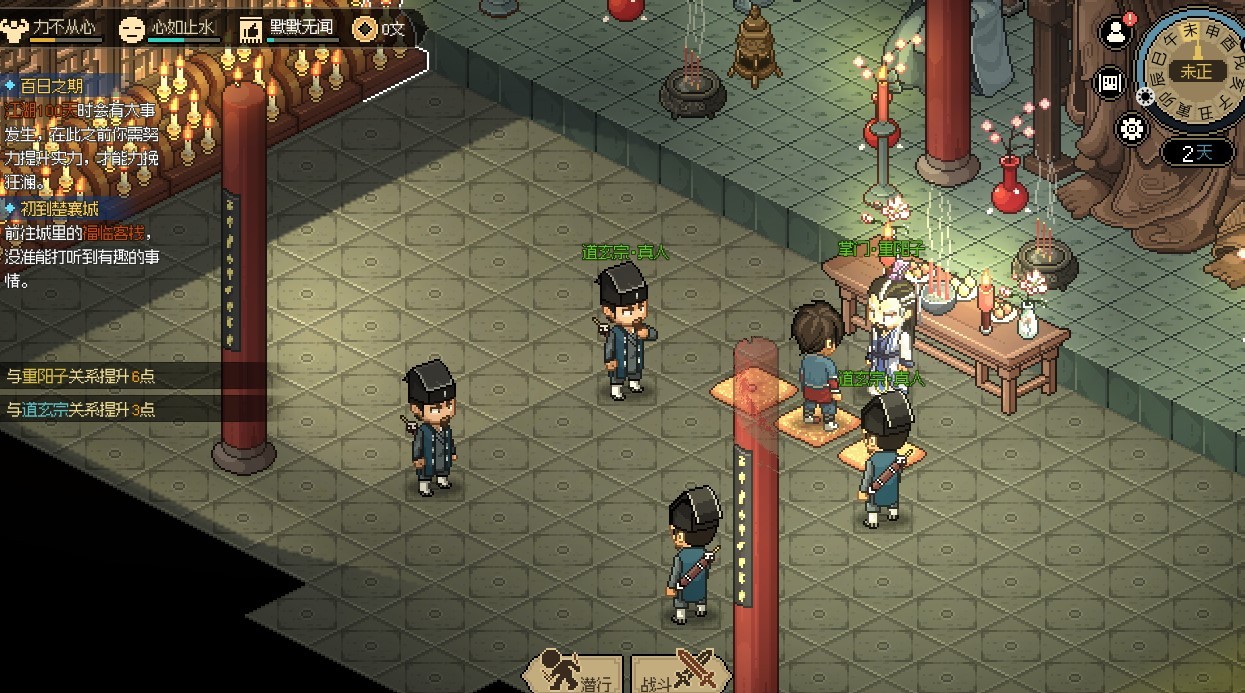
Task: Open the gear settings icon
Action: (1131, 129)
